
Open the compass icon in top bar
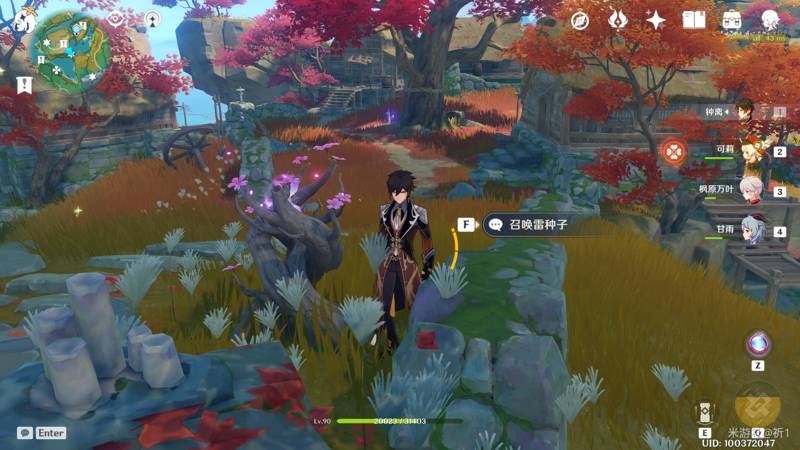(x=580, y=20)
